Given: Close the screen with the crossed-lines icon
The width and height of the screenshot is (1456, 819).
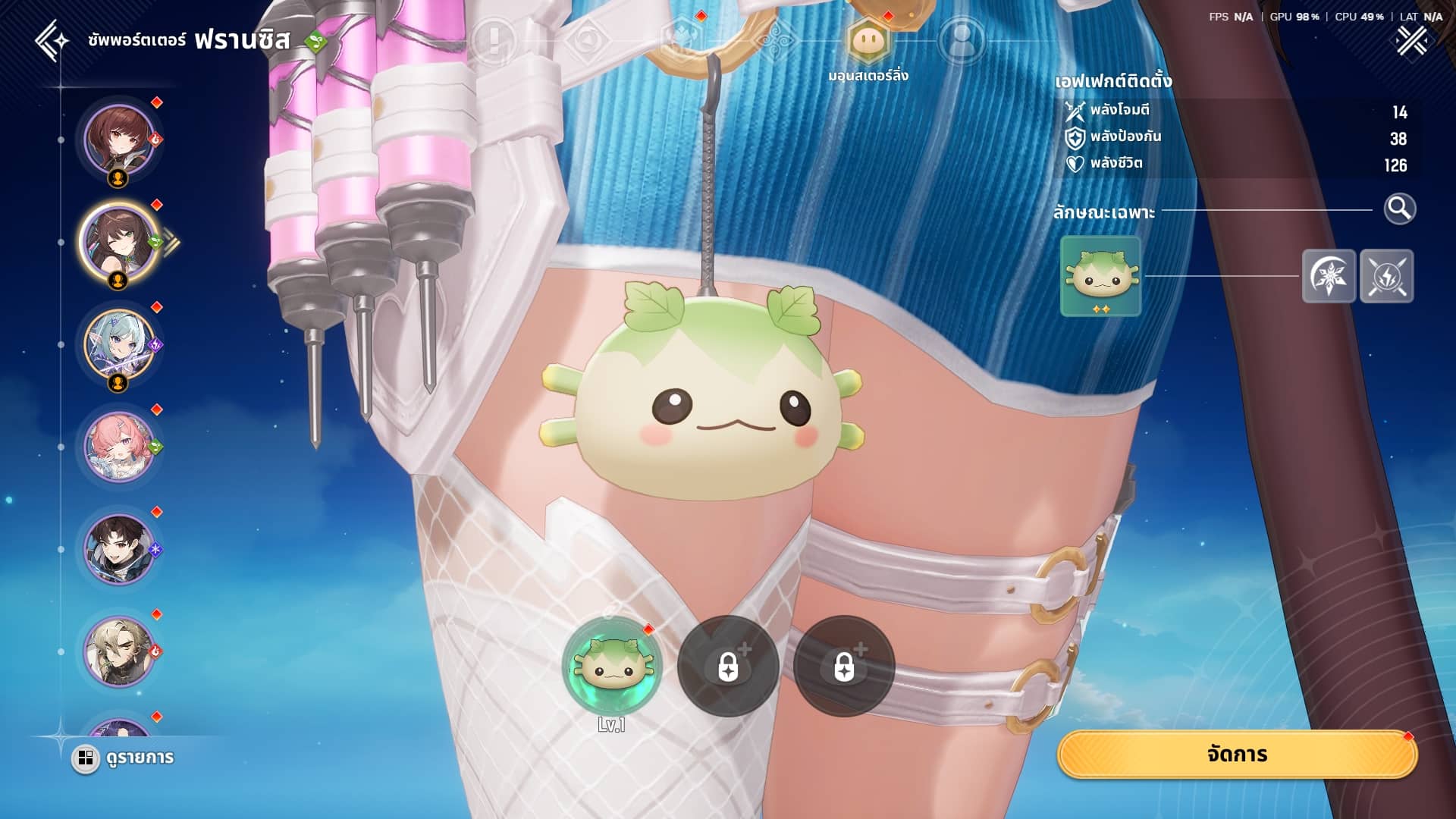Looking at the screenshot, I should coord(1411,41).
